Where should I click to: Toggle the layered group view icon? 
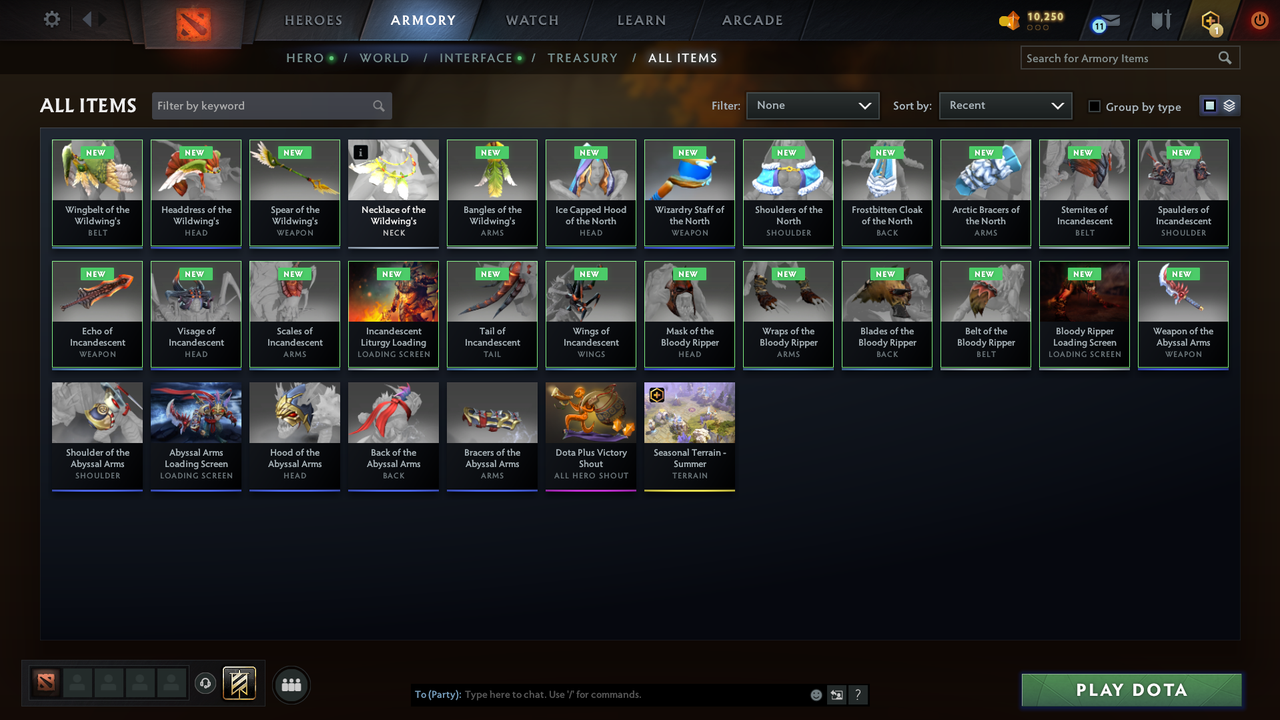1228,103
